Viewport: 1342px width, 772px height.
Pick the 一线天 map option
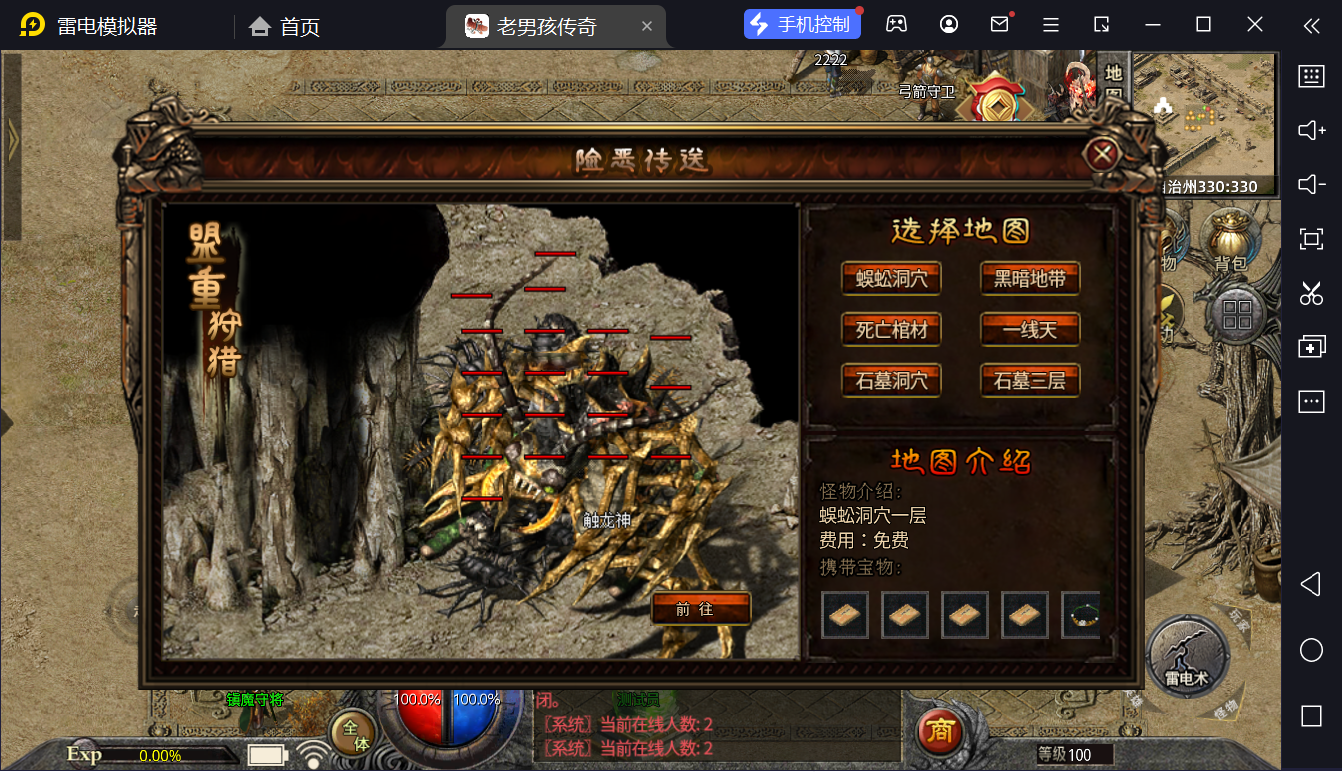(1030, 329)
